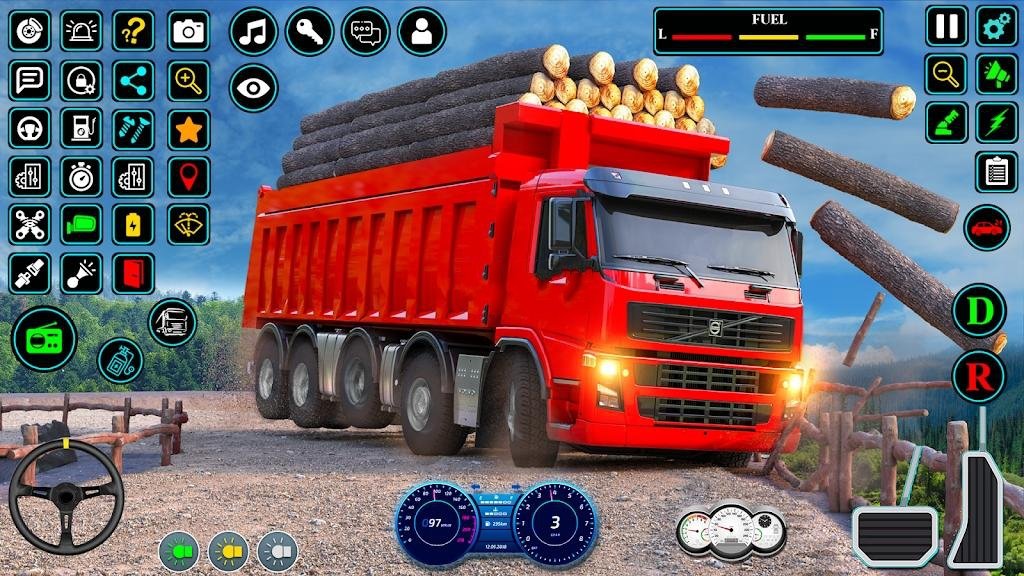Open the key icon button
Viewport: 1024px width, 576px height.
tap(309, 31)
